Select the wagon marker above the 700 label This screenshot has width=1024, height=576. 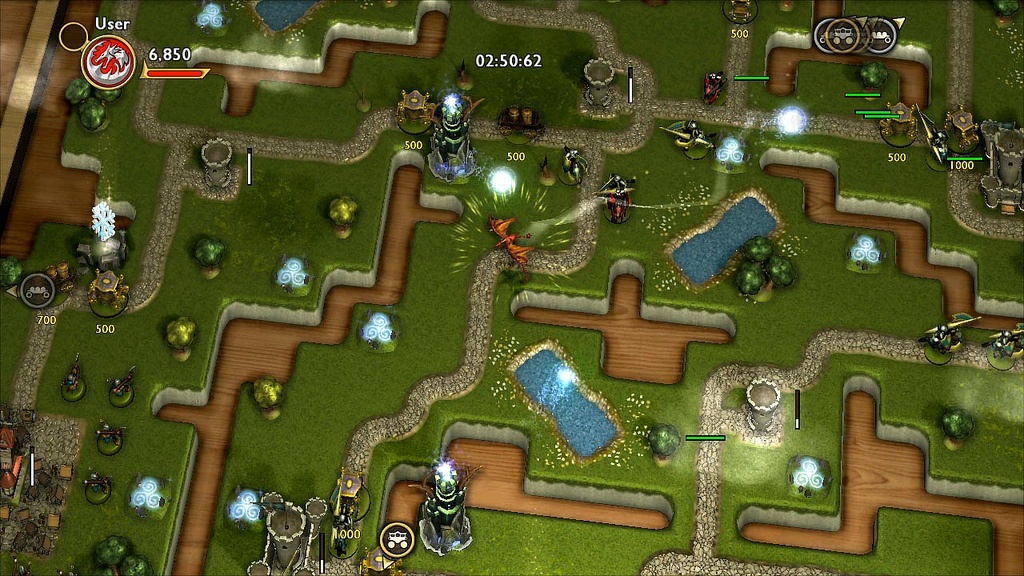coord(37,290)
